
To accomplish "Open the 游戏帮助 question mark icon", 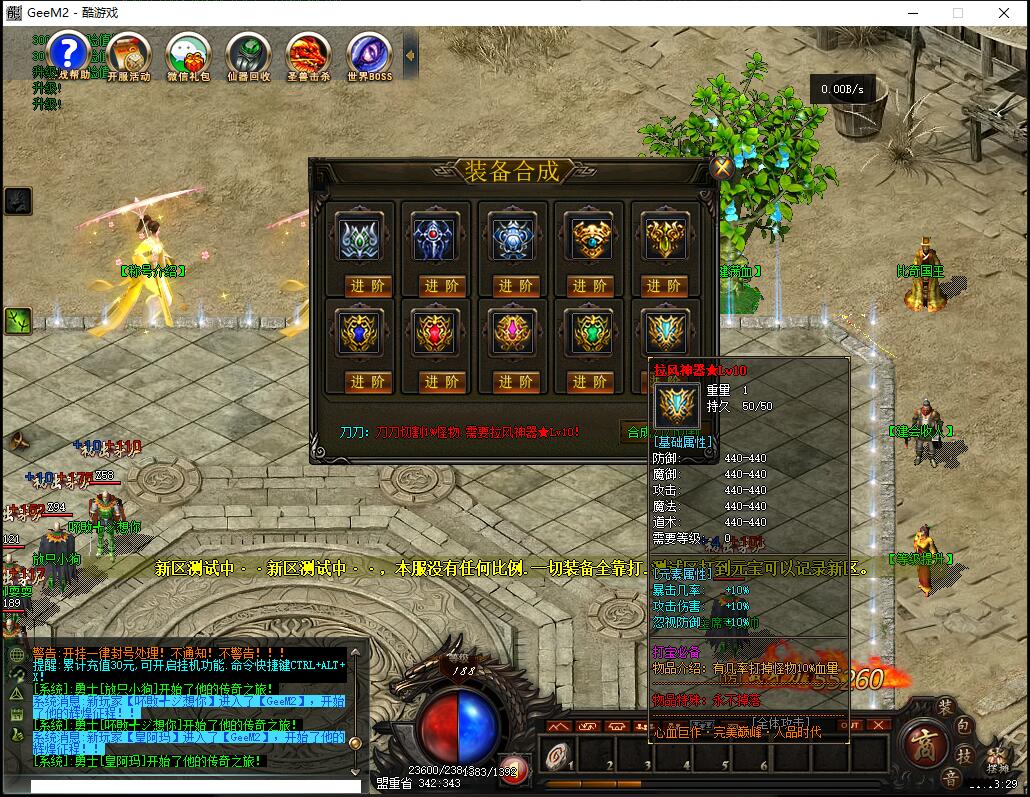I will [x=69, y=52].
